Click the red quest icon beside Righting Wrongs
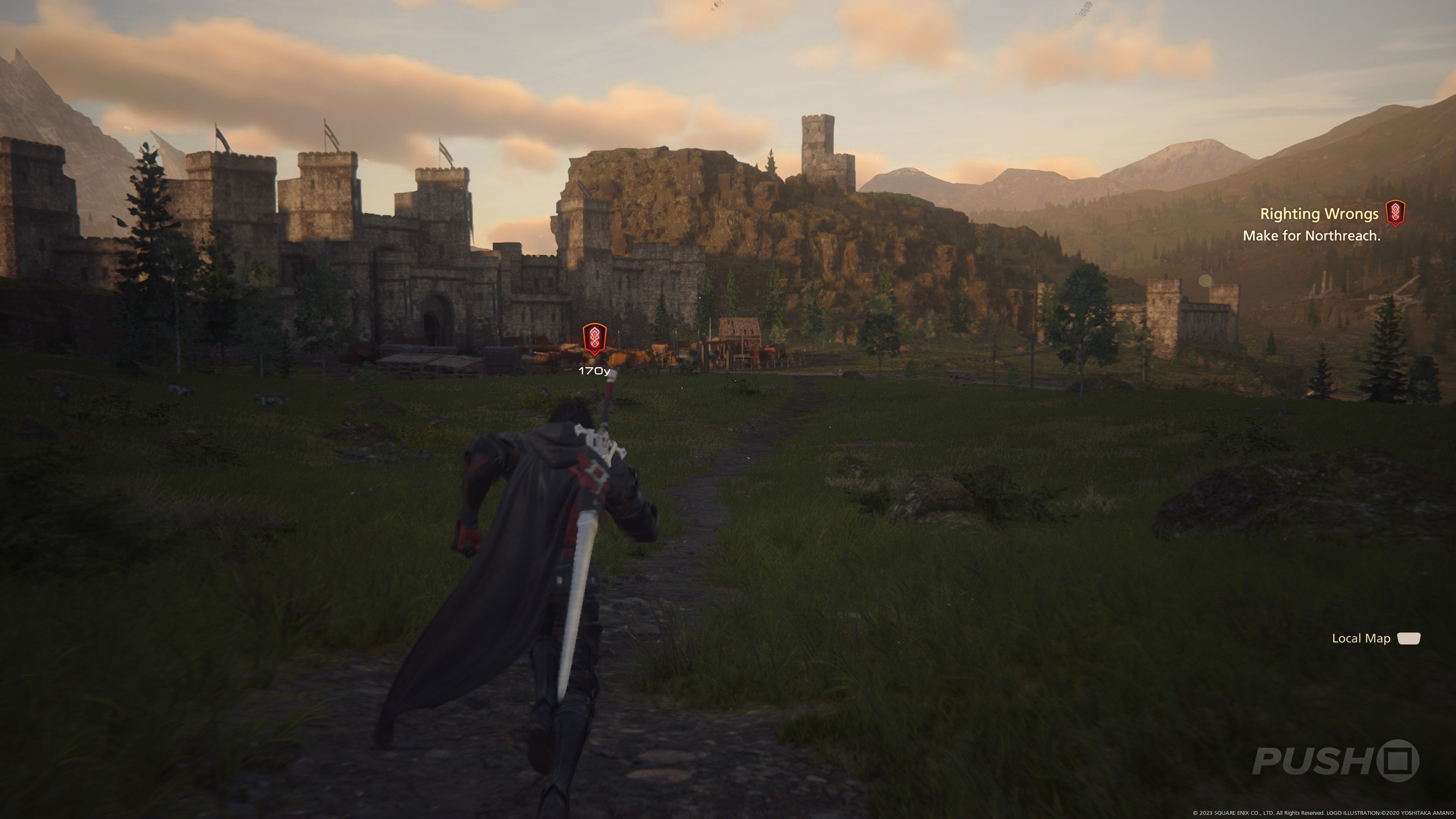The width and height of the screenshot is (1456, 819). coord(1395,213)
